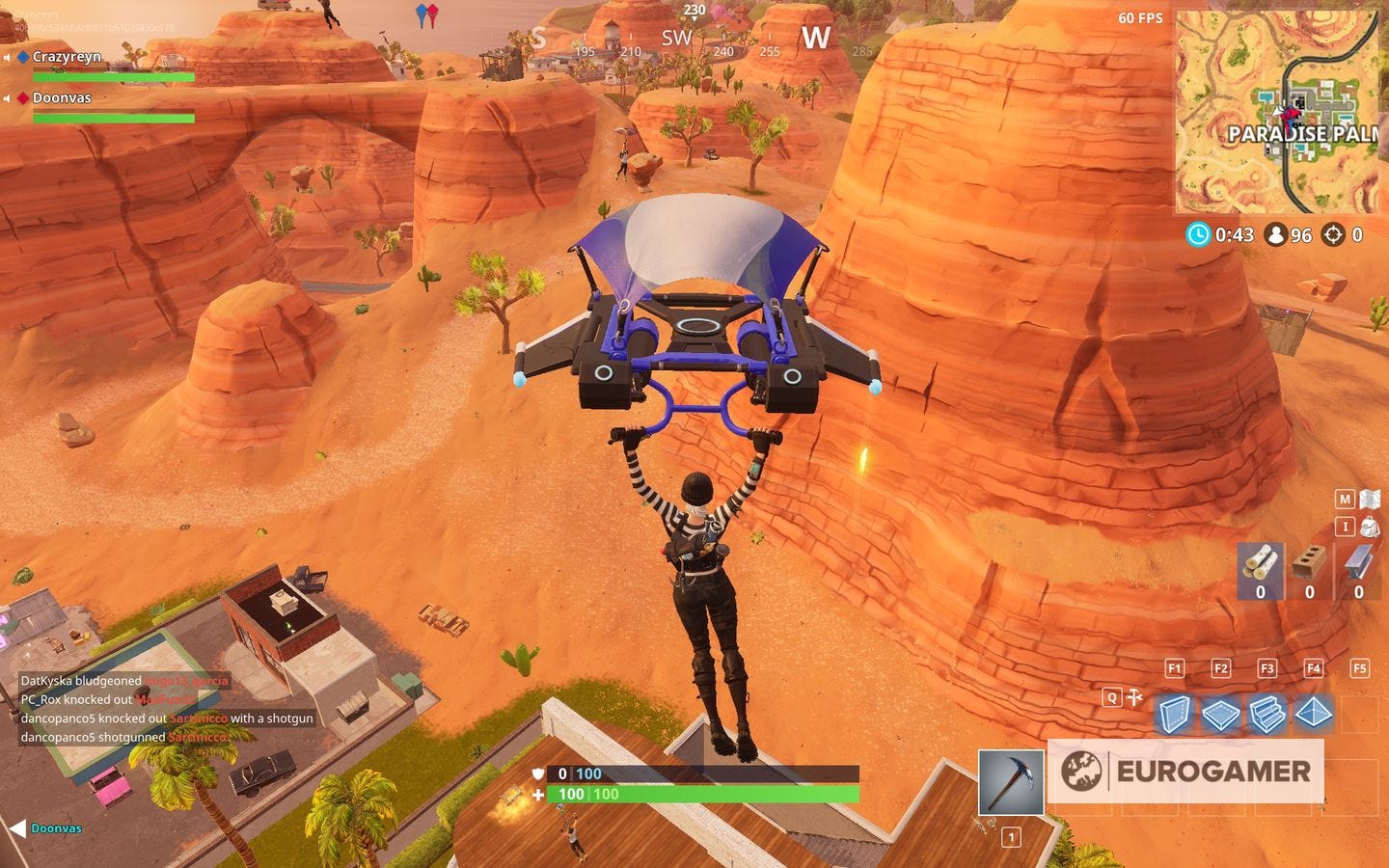Select the wall build piece icon
The height and width of the screenshot is (868, 1389).
coord(1175,716)
